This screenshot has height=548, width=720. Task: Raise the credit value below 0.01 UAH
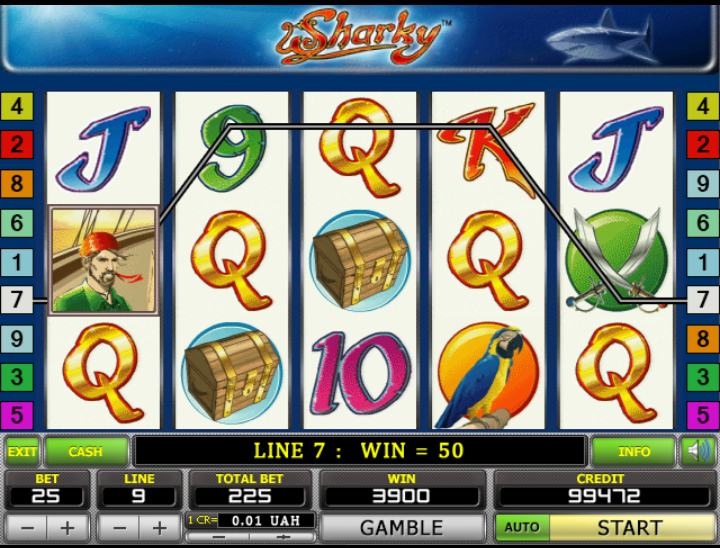[283, 537]
